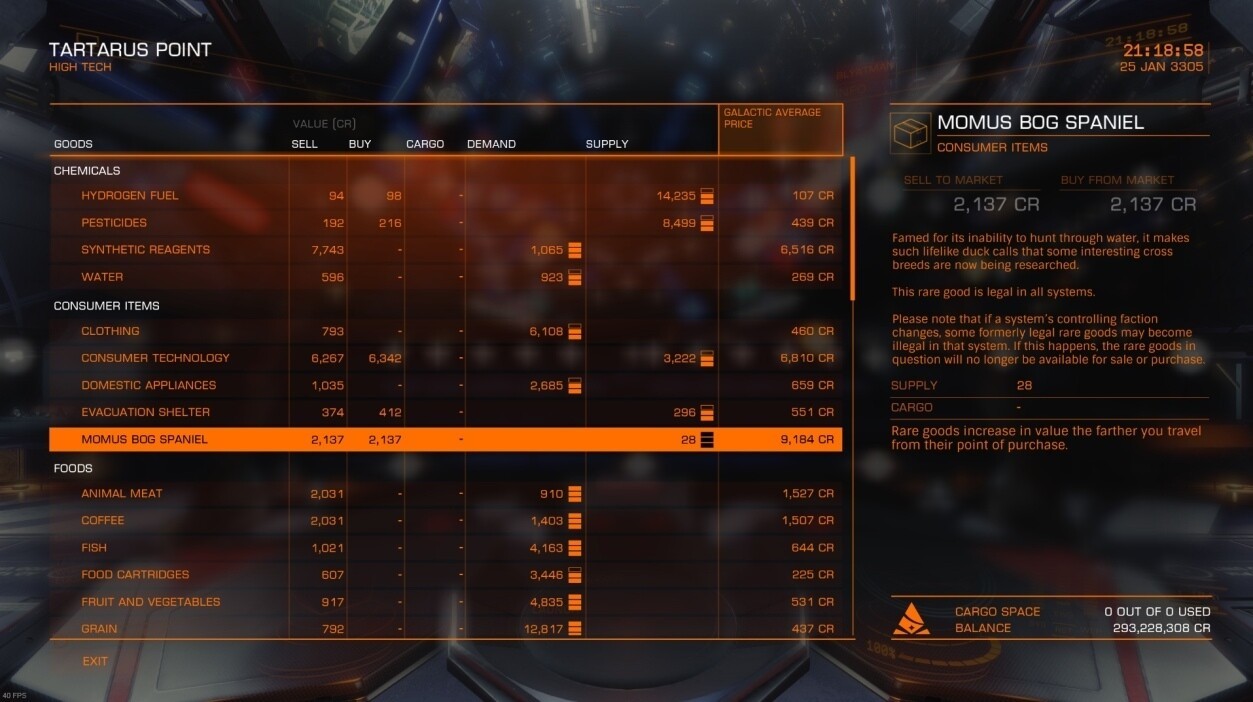Click the goods list scrollbar
The width and height of the screenshot is (1253, 702).
tap(852, 229)
